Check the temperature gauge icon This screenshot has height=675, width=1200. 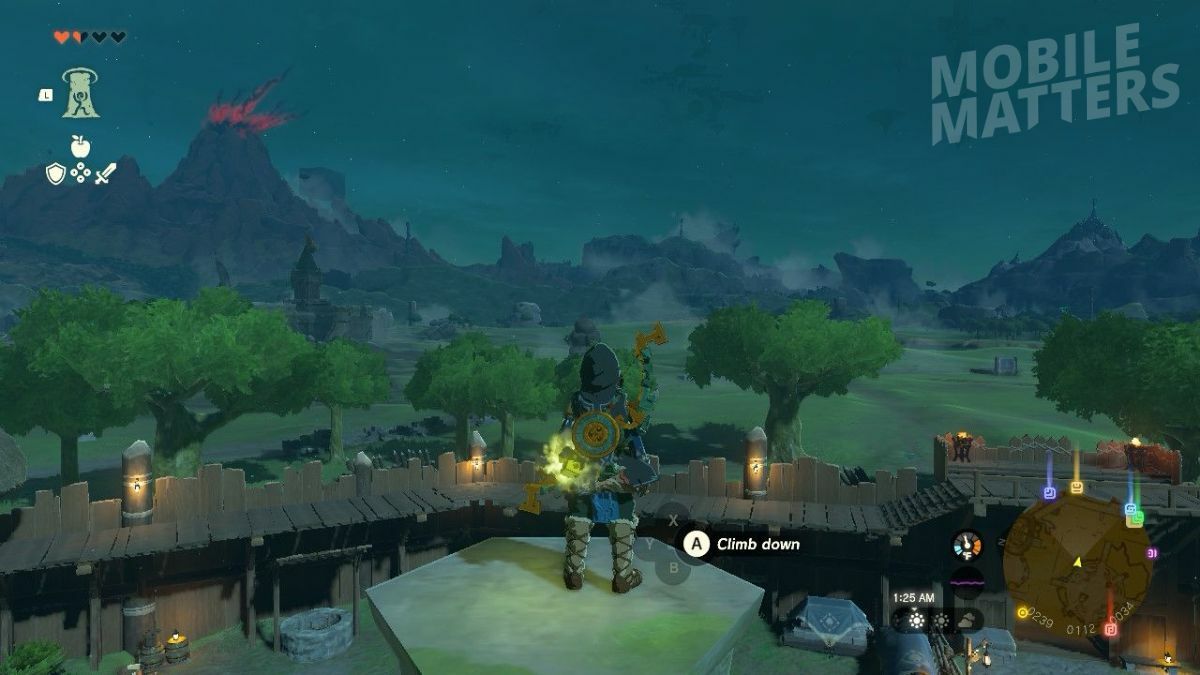pos(967,545)
